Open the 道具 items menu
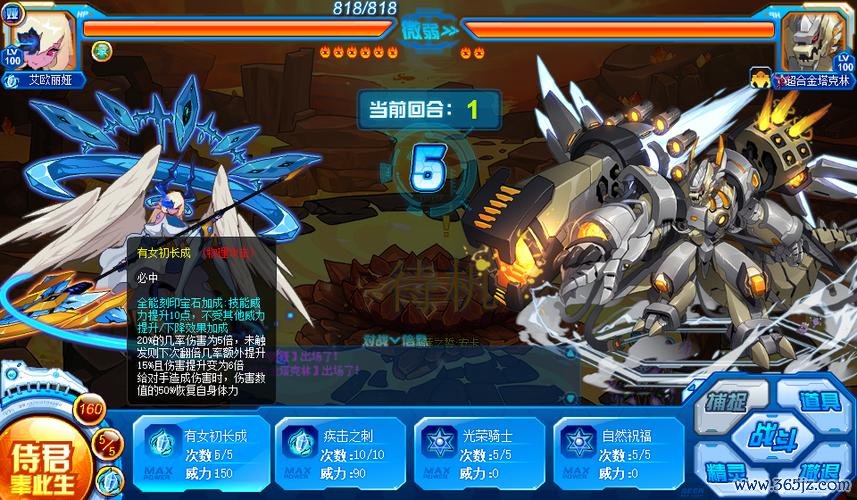 click(x=818, y=402)
